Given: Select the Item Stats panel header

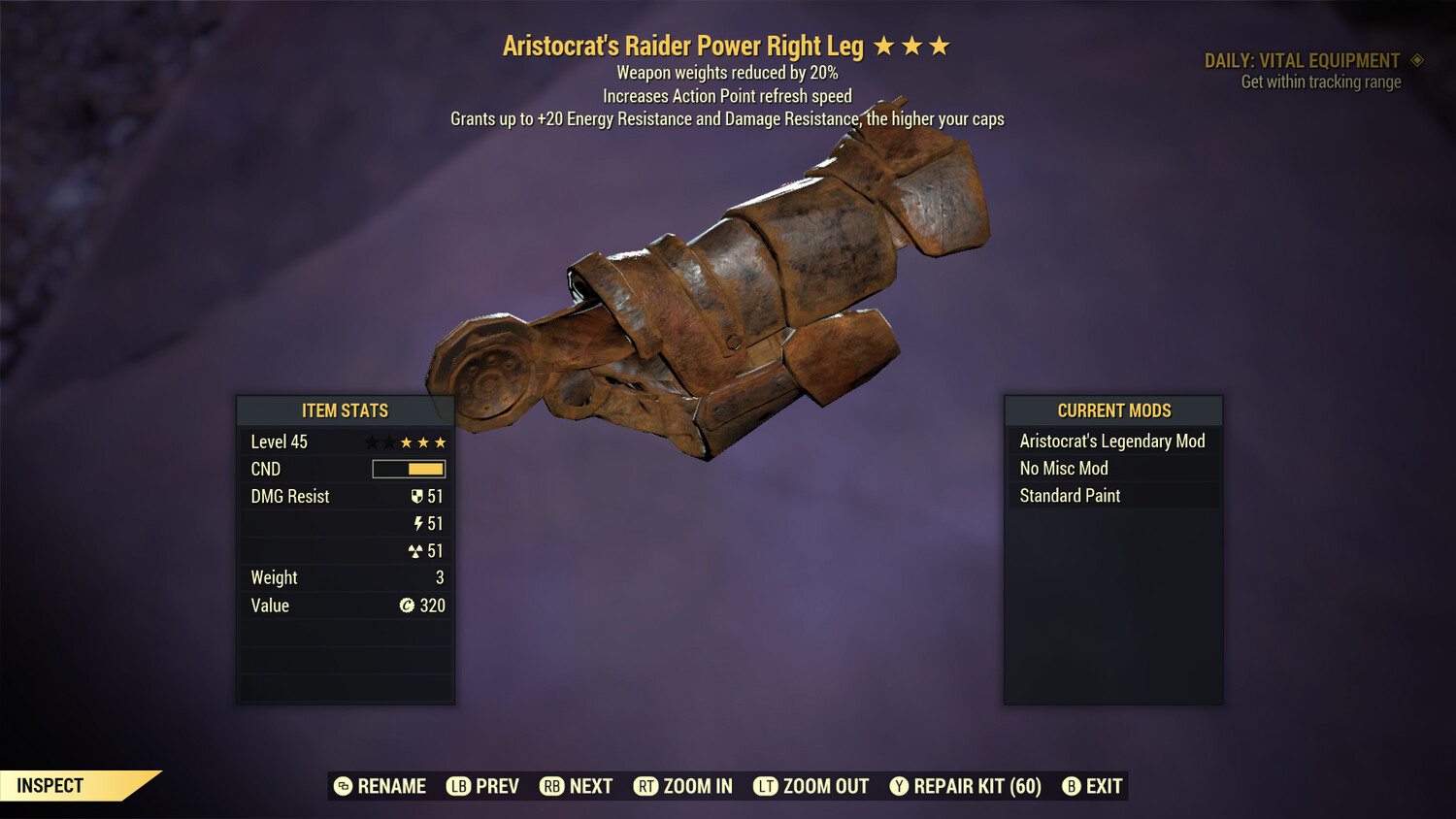Looking at the screenshot, I should point(346,410).
